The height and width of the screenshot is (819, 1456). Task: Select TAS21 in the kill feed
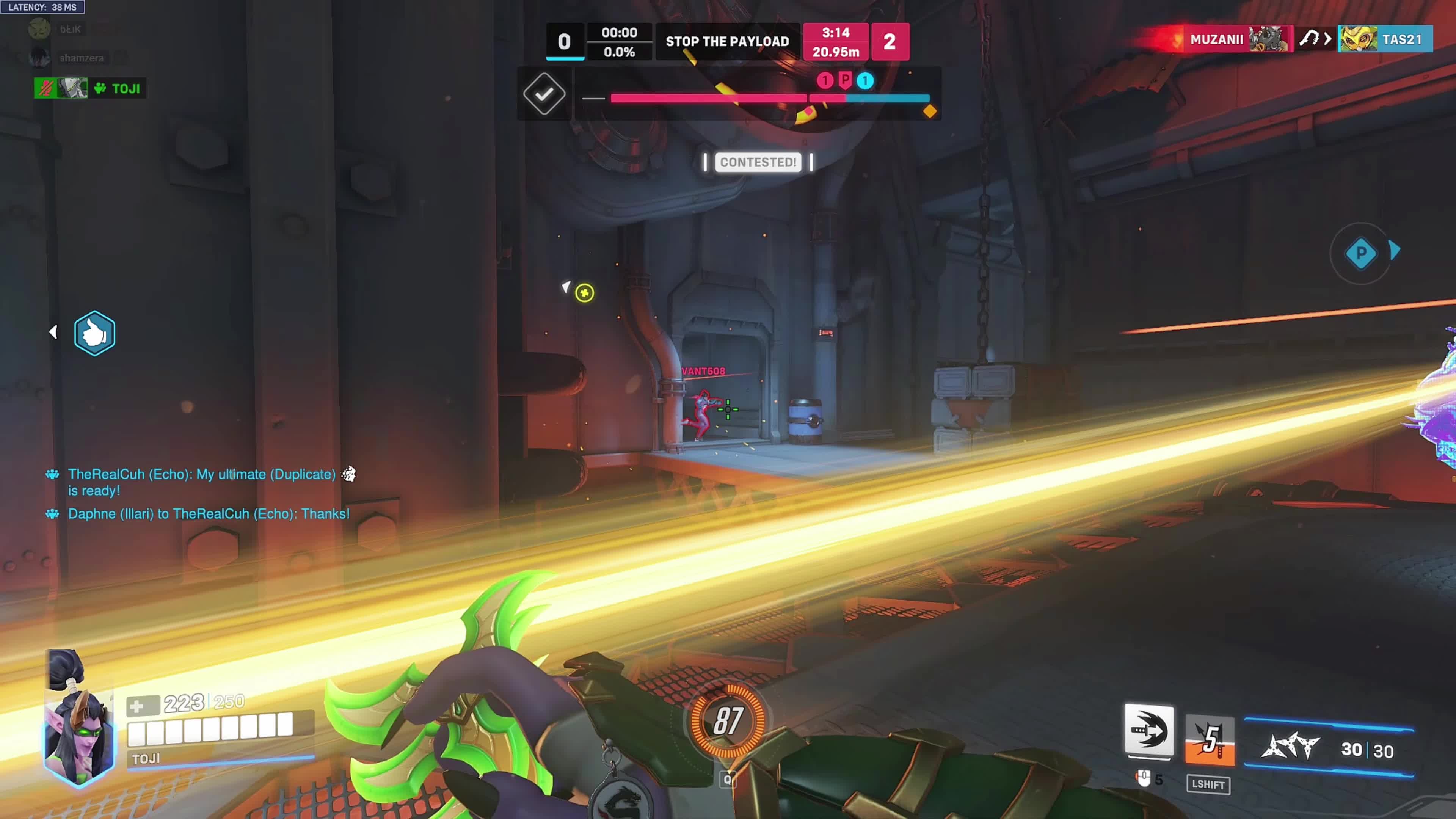click(1402, 39)
